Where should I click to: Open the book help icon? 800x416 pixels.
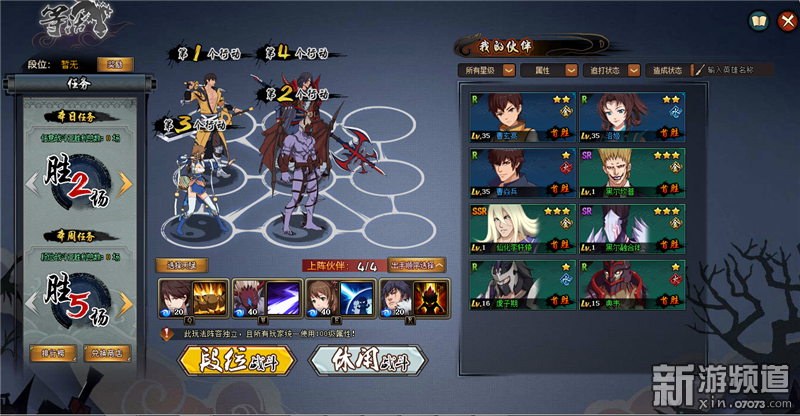tap(757, 19)
